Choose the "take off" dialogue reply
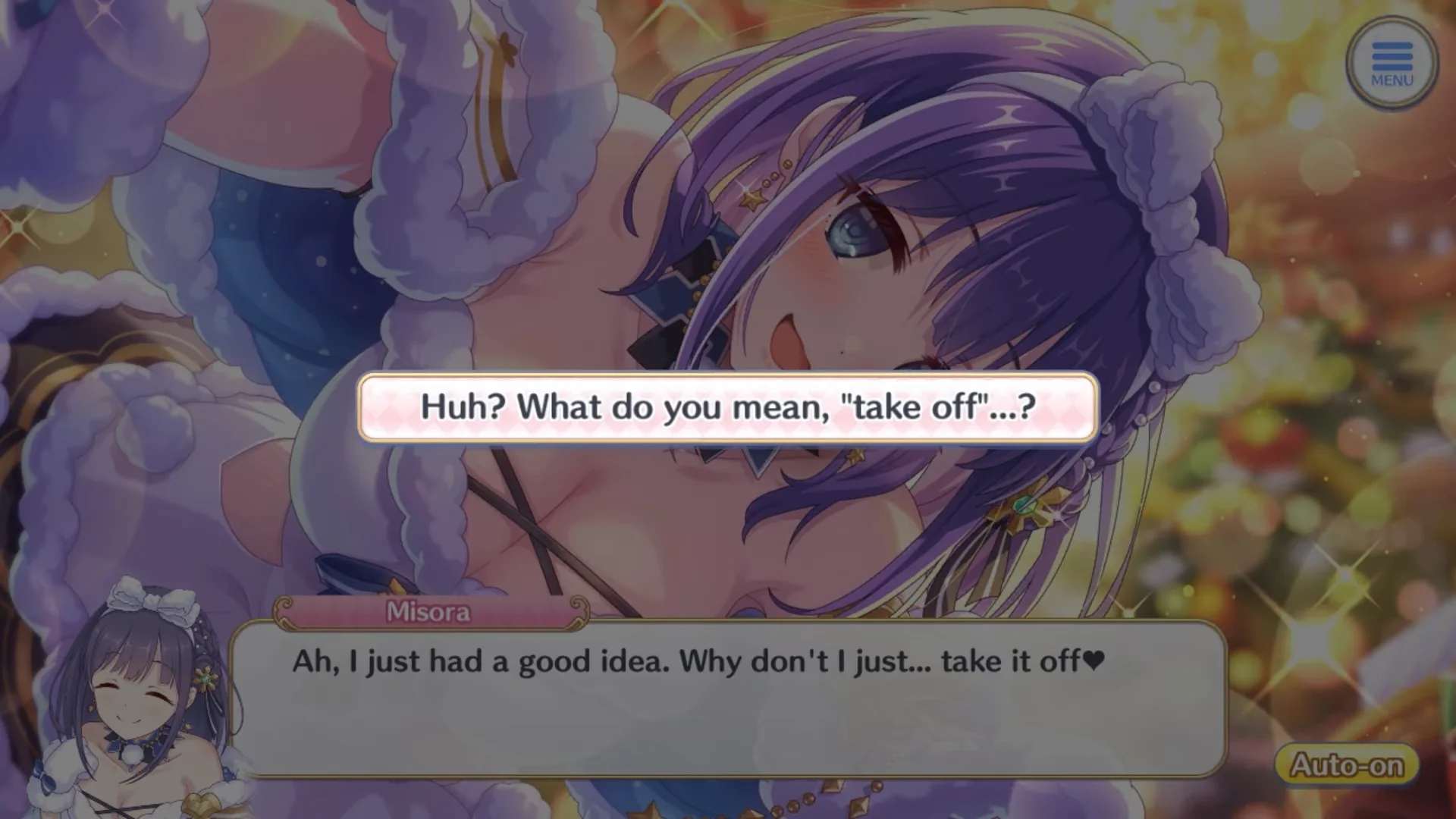 point(728,407)
